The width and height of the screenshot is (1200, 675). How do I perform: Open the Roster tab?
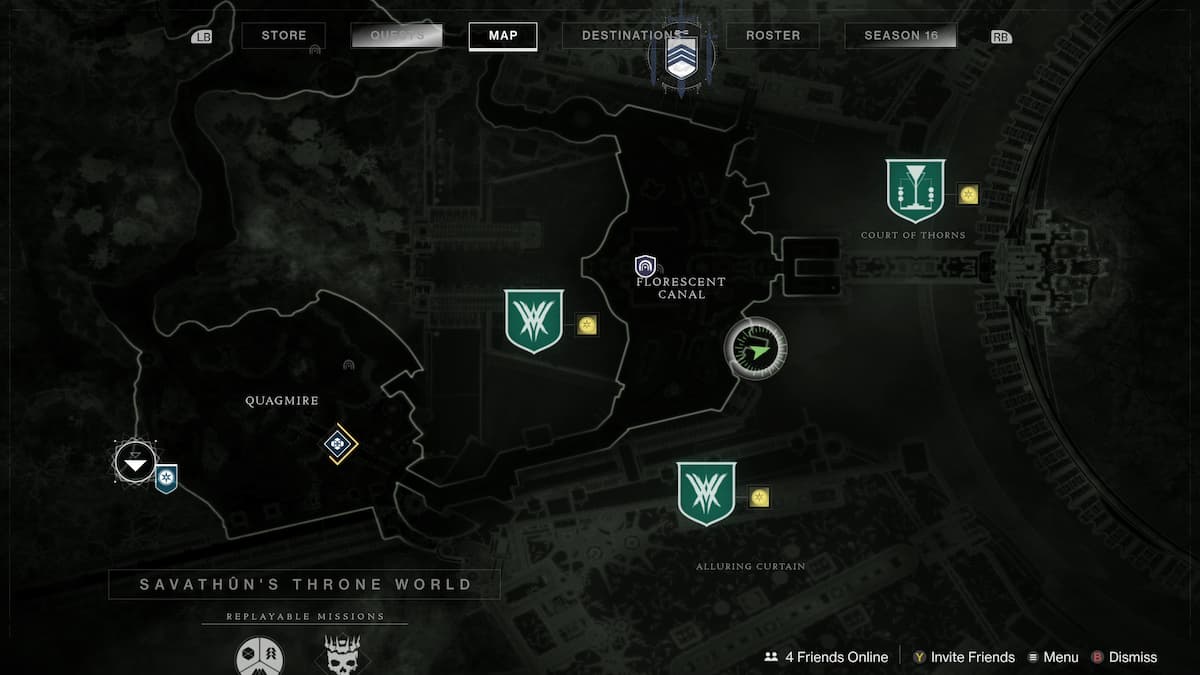pyautogui.click(x=773, y=36)
